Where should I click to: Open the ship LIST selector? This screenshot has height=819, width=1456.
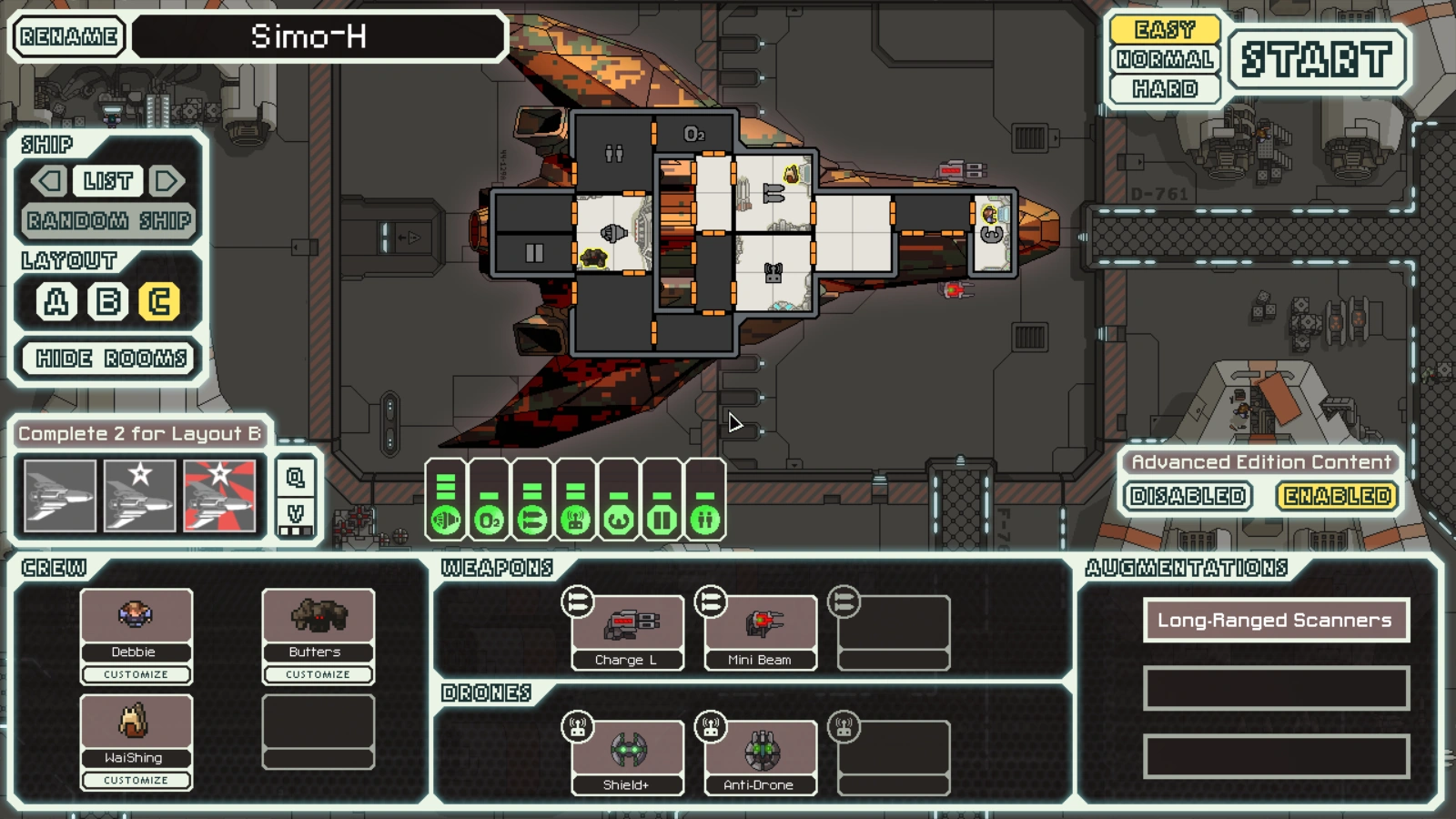point(106,181)
